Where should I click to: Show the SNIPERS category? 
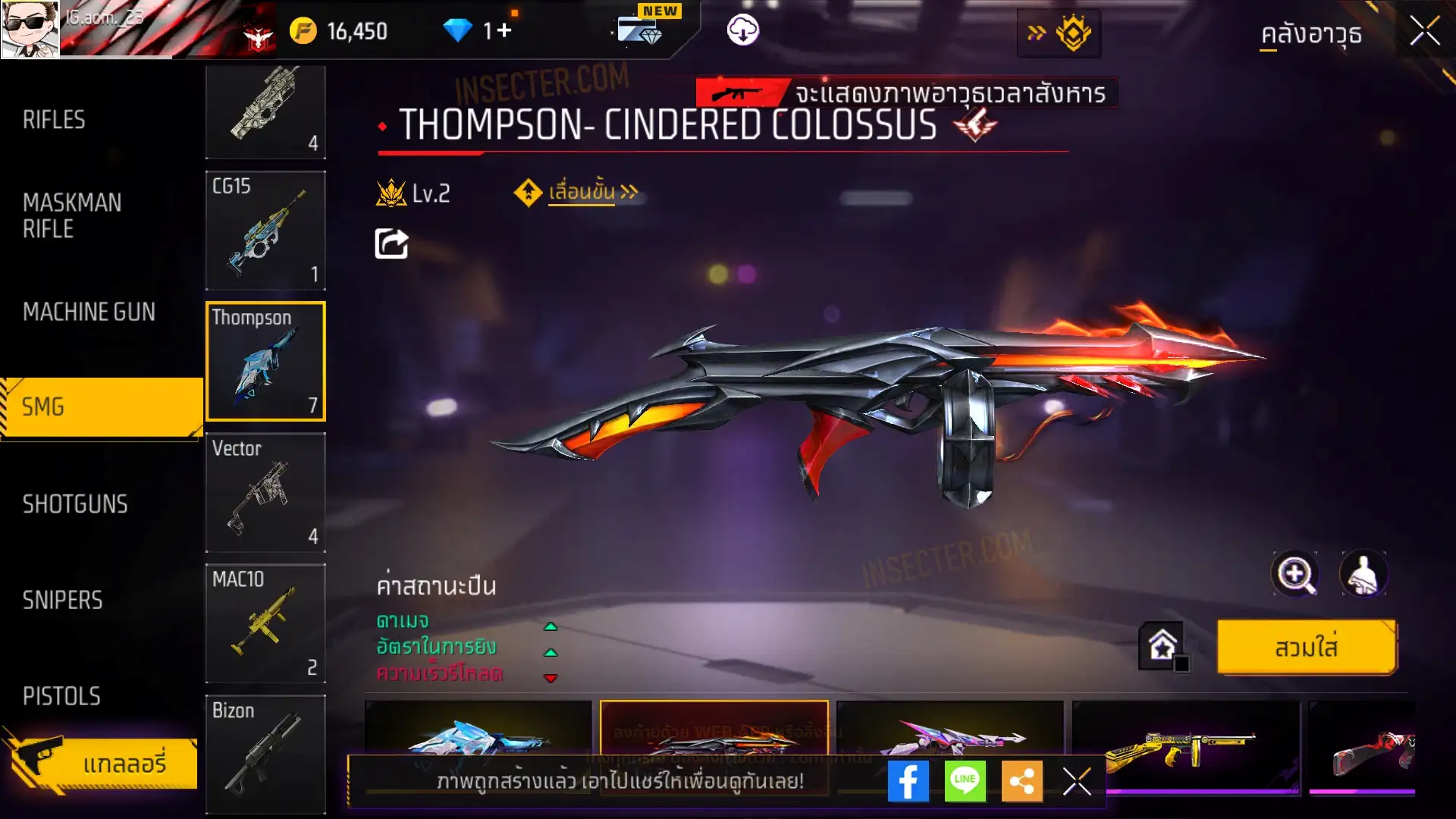point(62,601)
